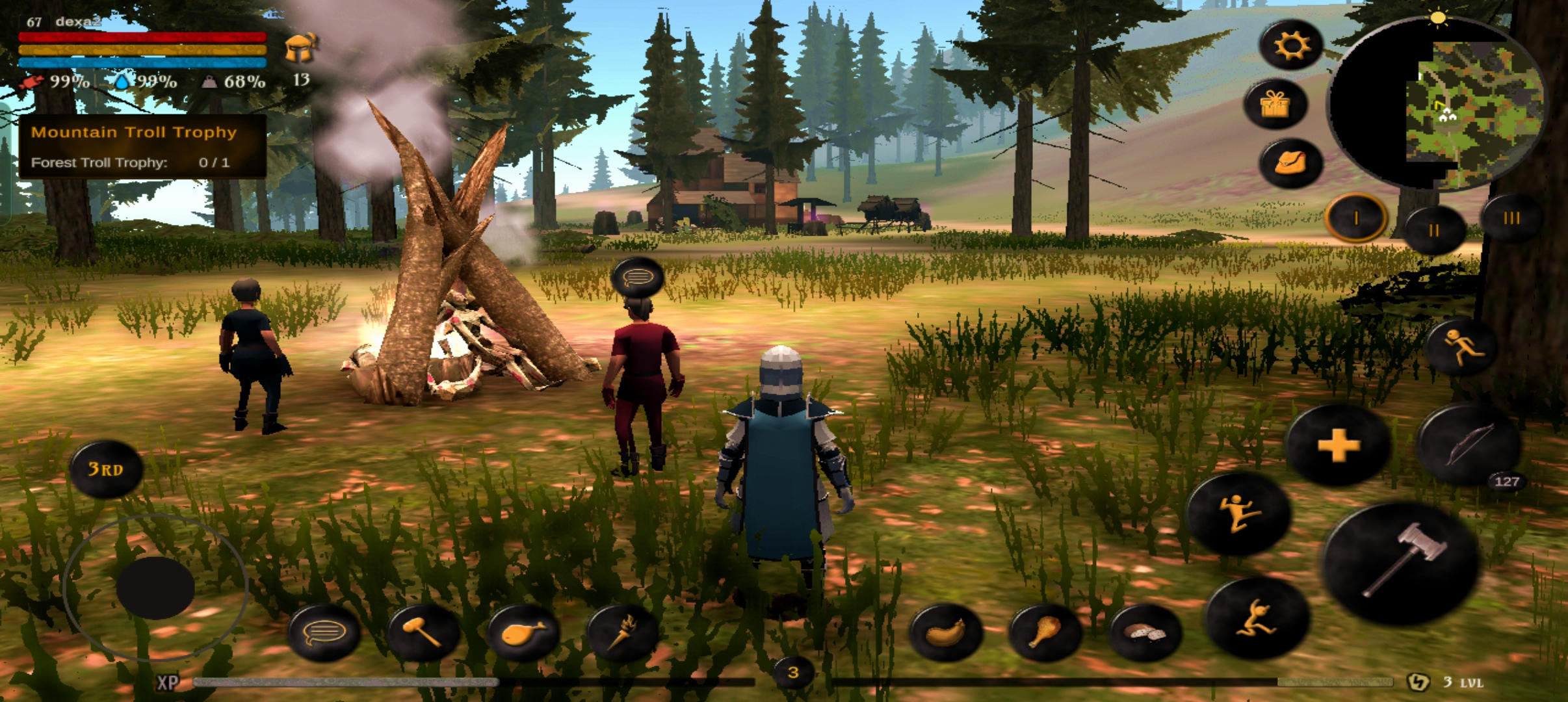Open the gift box rewards

click(1275, 104)
